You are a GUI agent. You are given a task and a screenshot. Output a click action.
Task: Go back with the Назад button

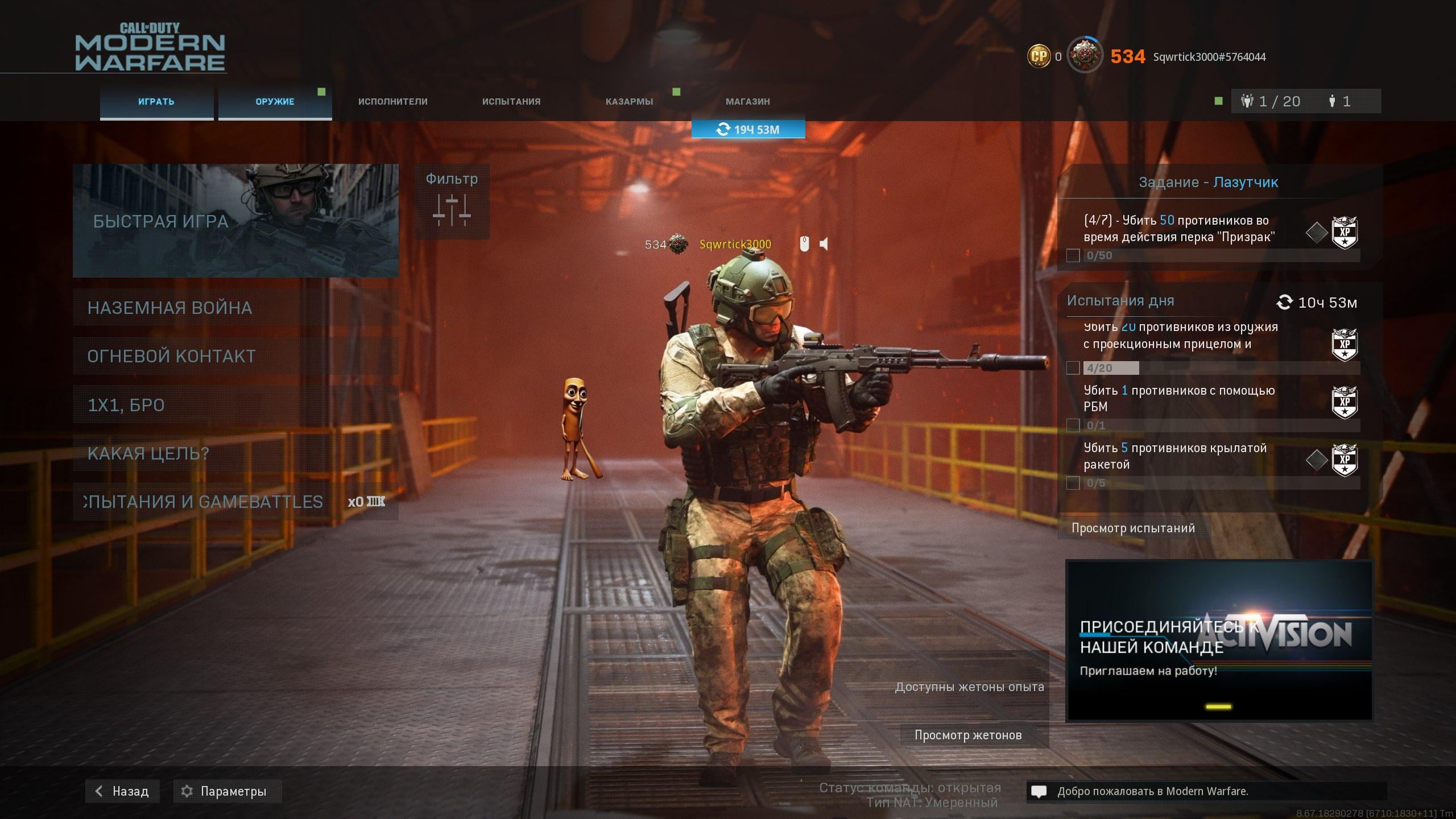click(122, 791)
